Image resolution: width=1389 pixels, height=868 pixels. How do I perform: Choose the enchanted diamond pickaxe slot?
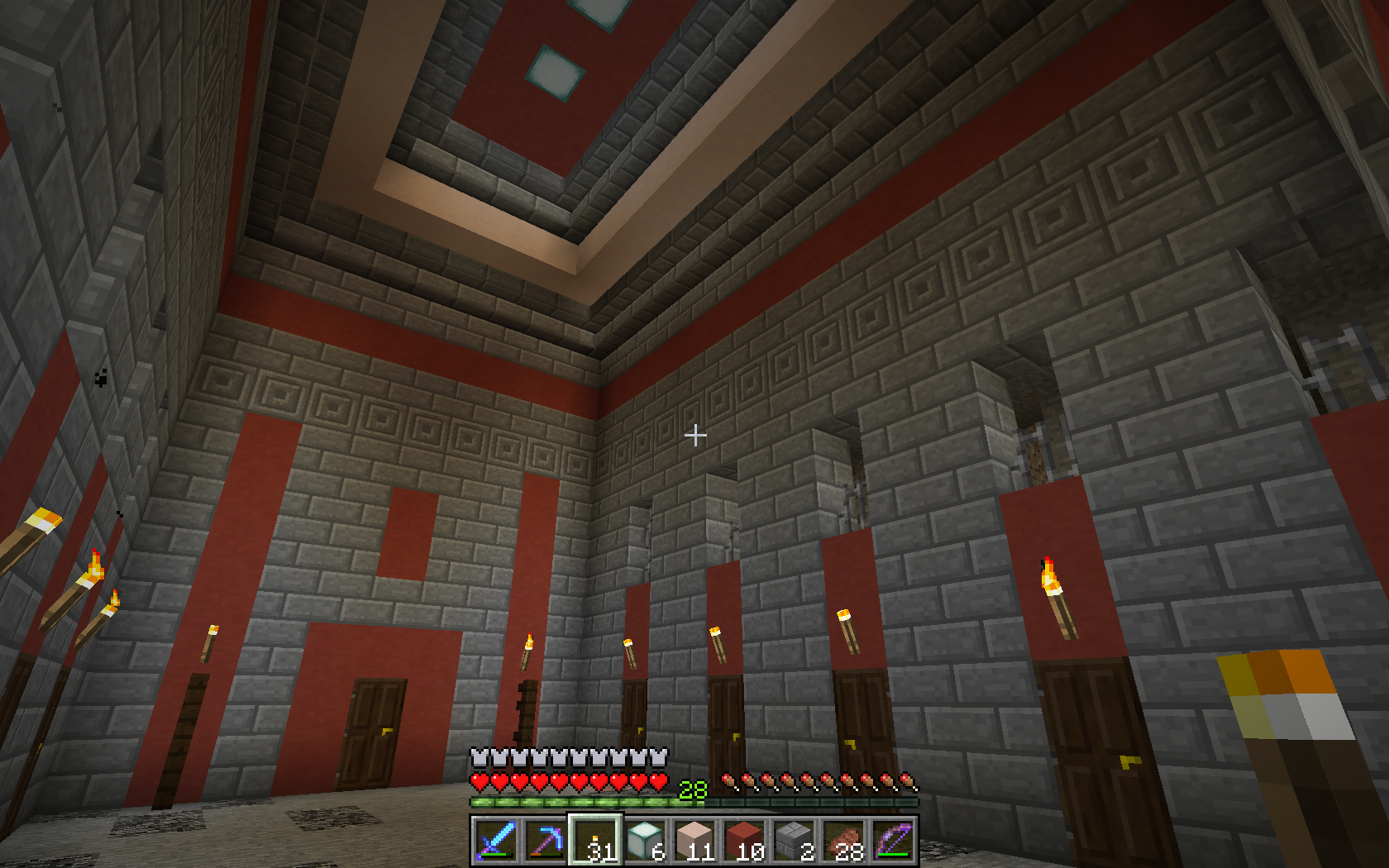tap(545, 841)
